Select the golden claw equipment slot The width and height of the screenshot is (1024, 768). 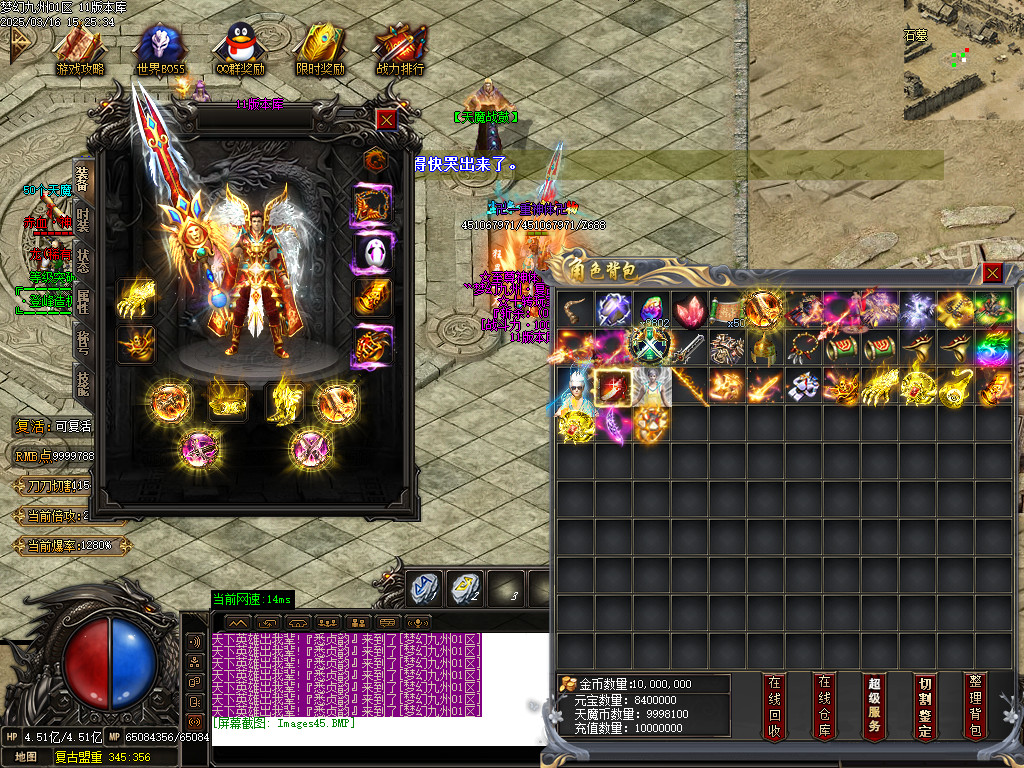pos(136,298)
